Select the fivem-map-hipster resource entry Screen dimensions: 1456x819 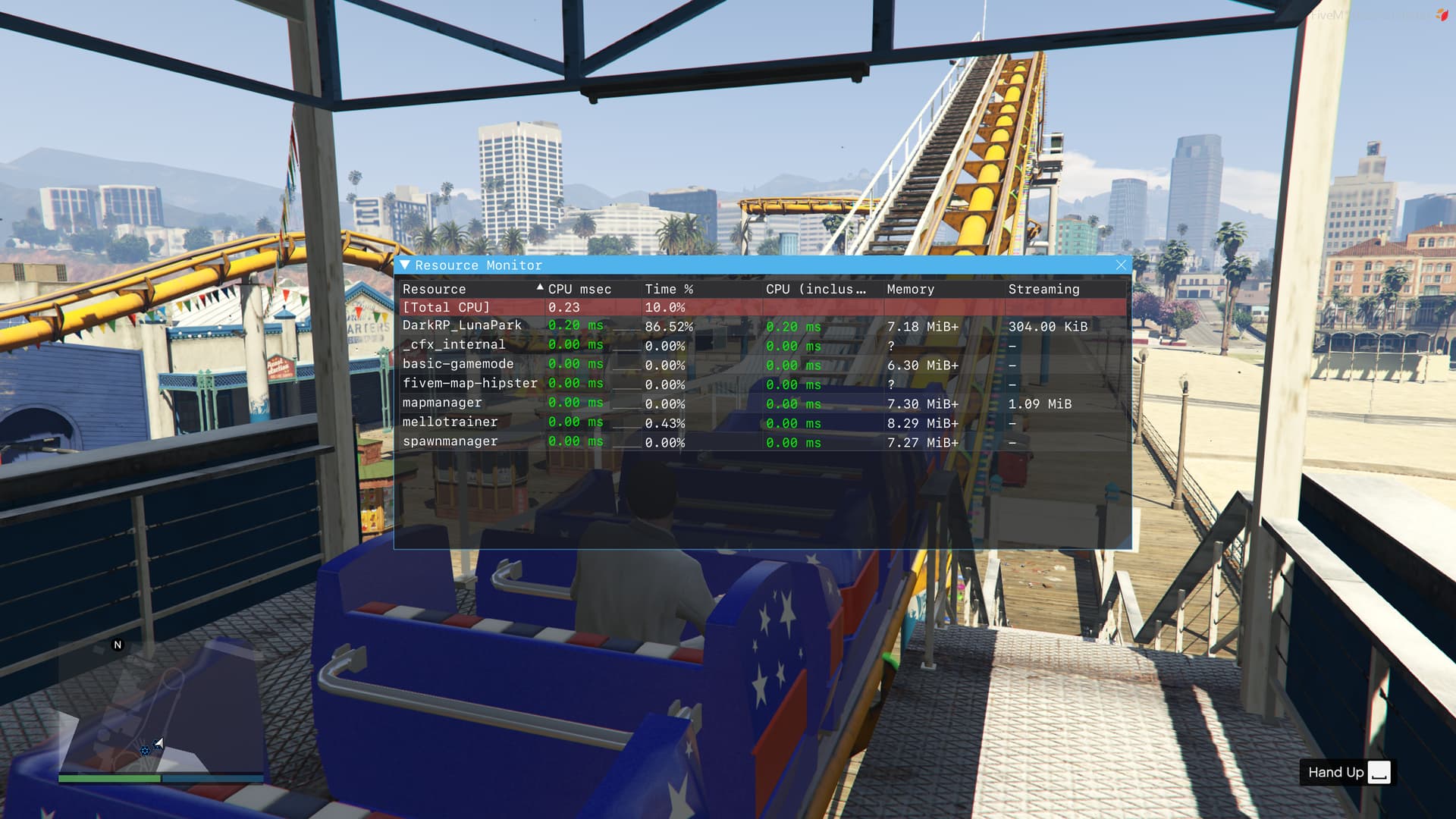pos(471,384)
